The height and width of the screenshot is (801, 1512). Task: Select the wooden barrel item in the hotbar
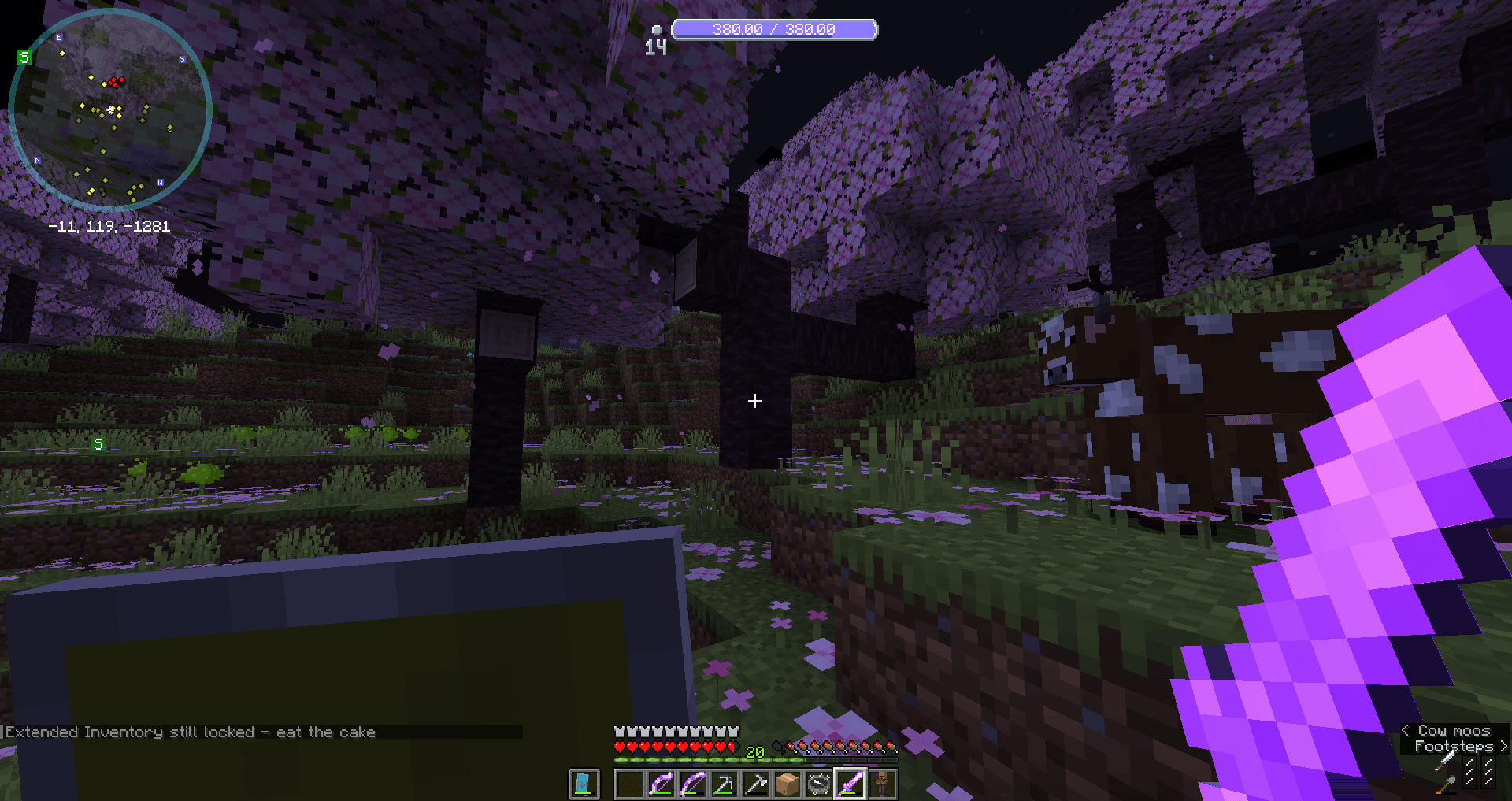click(x=788, y=784)
